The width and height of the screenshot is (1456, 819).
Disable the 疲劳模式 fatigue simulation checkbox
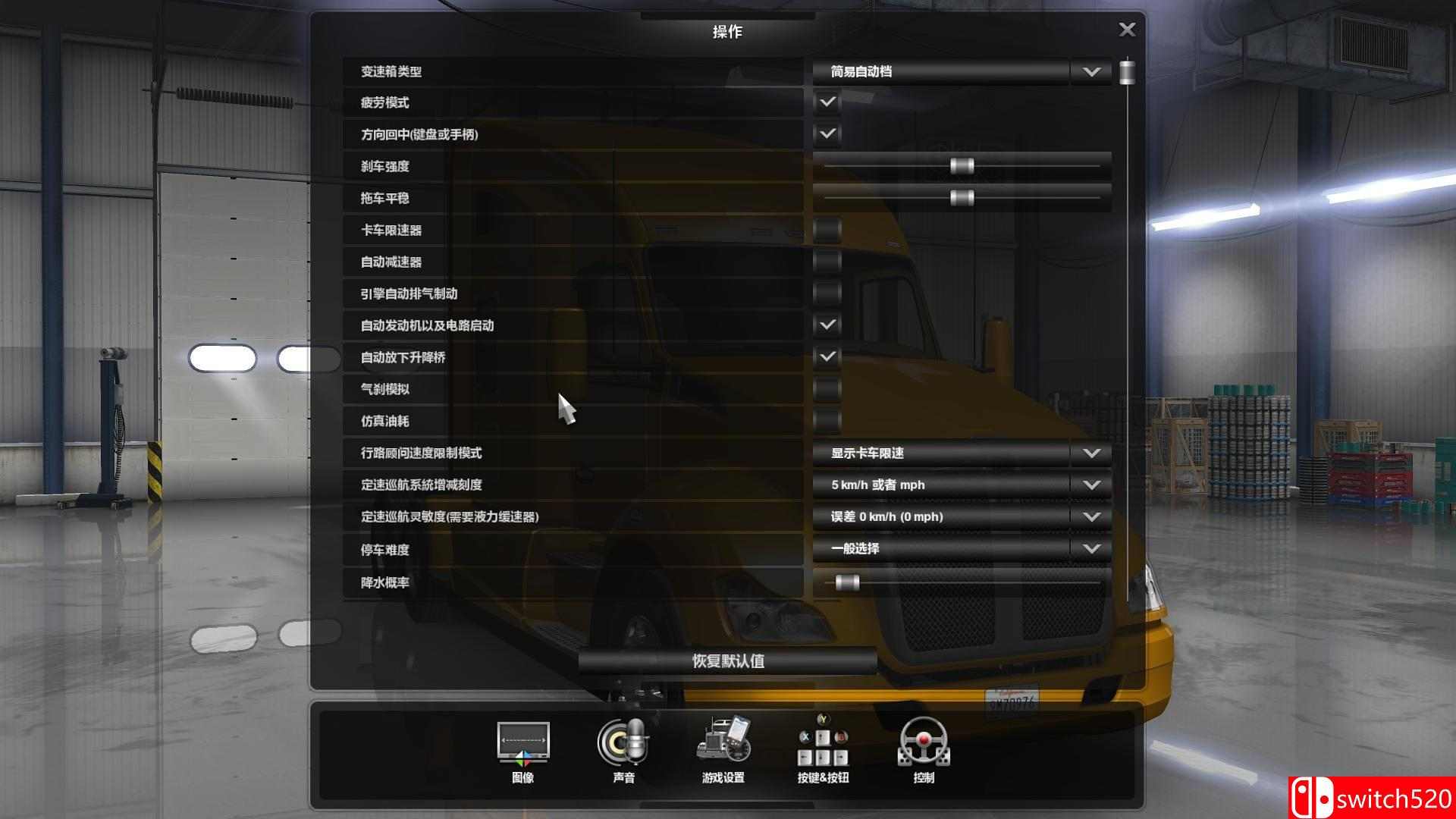[827, 102]
